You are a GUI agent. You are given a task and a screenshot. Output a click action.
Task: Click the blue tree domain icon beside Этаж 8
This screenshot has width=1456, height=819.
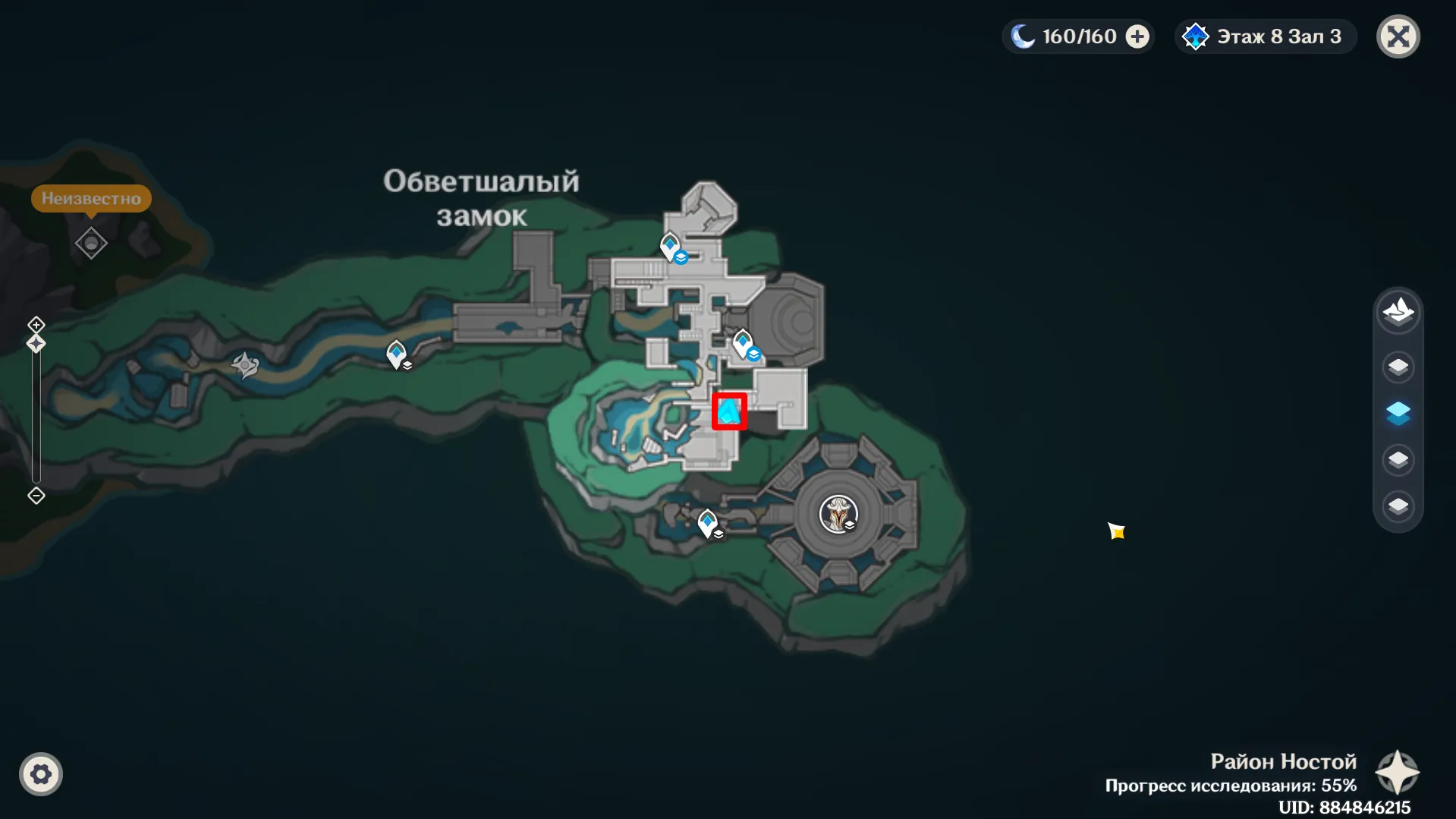(x=1196, y=36)
